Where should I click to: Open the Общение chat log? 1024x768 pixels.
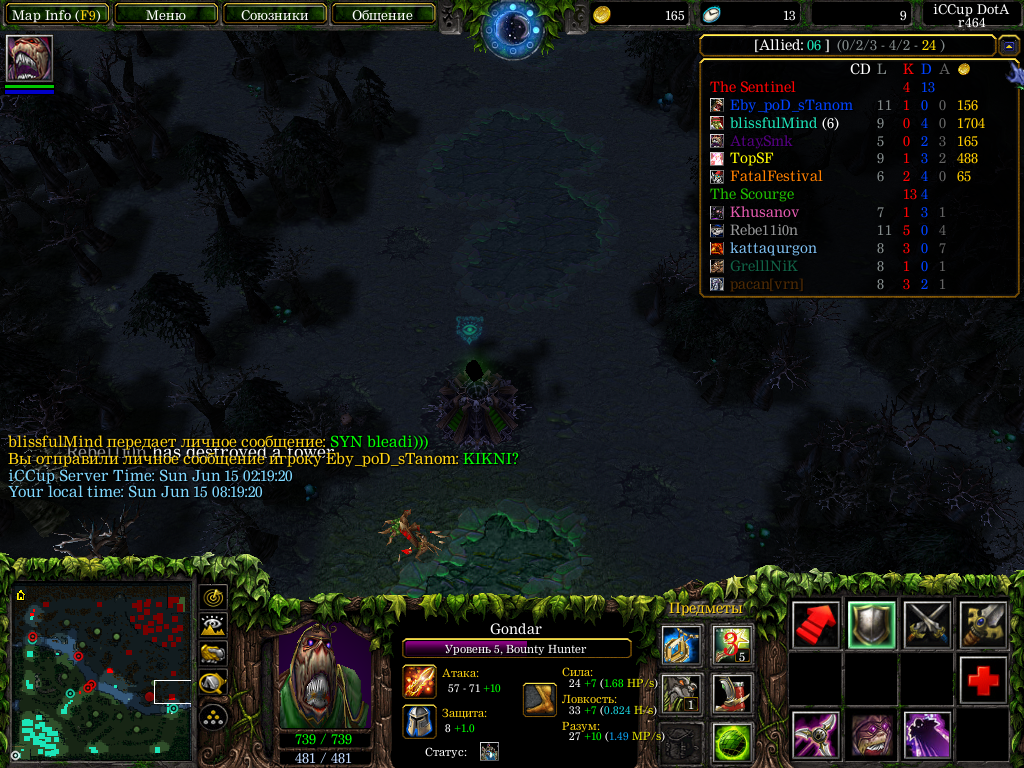click(x=382, y=15)
